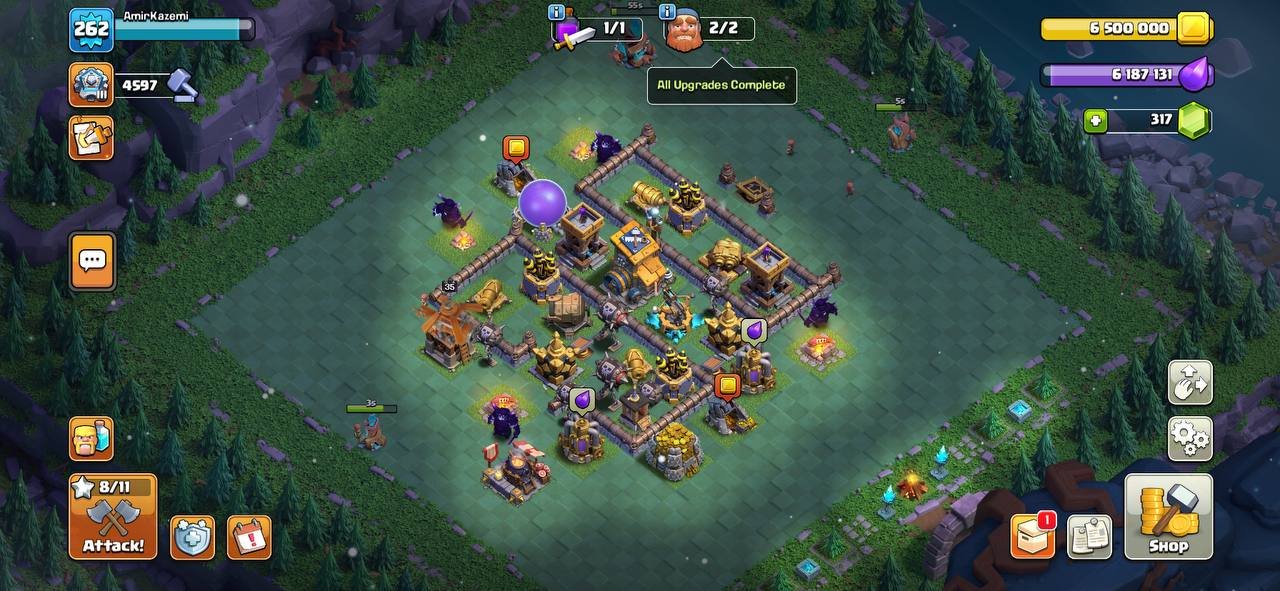The image size is (1280, 591).
Task: Open the layout editor hand icon
Action: [x=1190, y=383]
